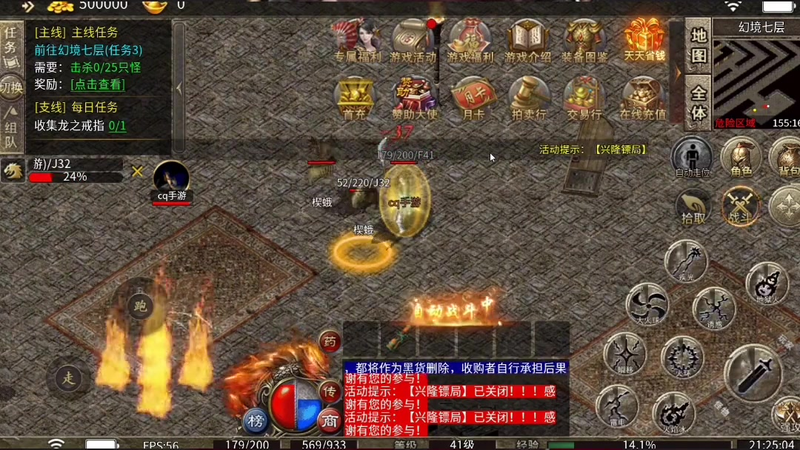Open the 游戏活动 events icon
Viewport: 800px width, 450px height.
[x=412, y=40]
